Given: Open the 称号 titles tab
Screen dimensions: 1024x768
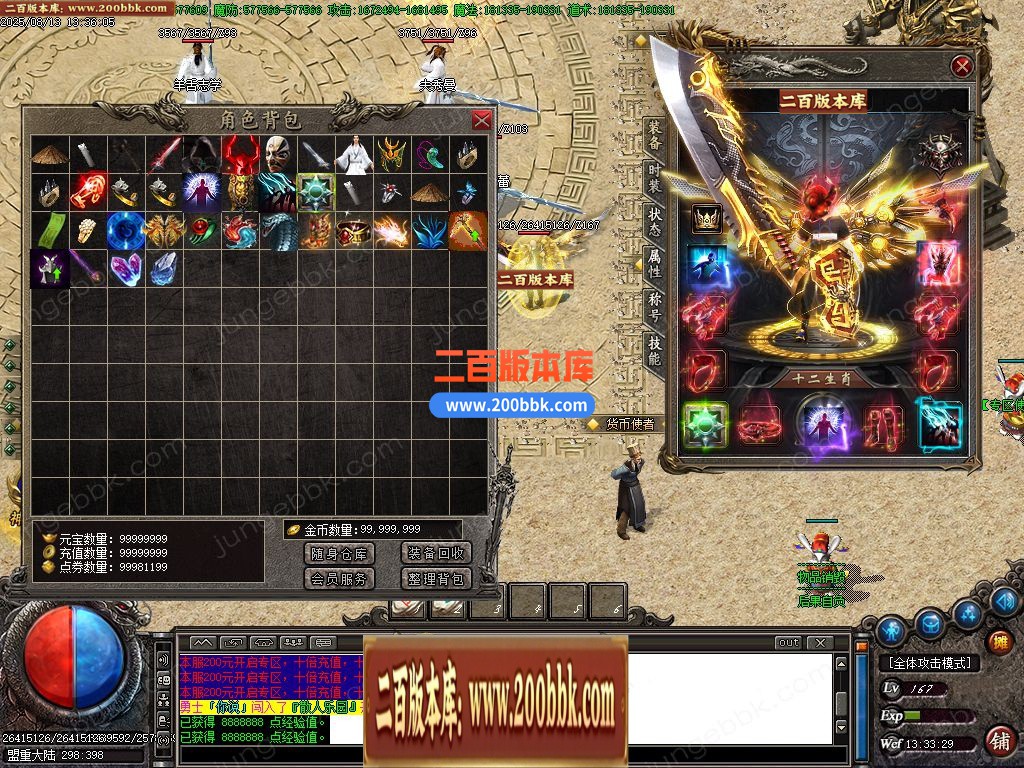Looking at the screenshot, I should (654, 307).
